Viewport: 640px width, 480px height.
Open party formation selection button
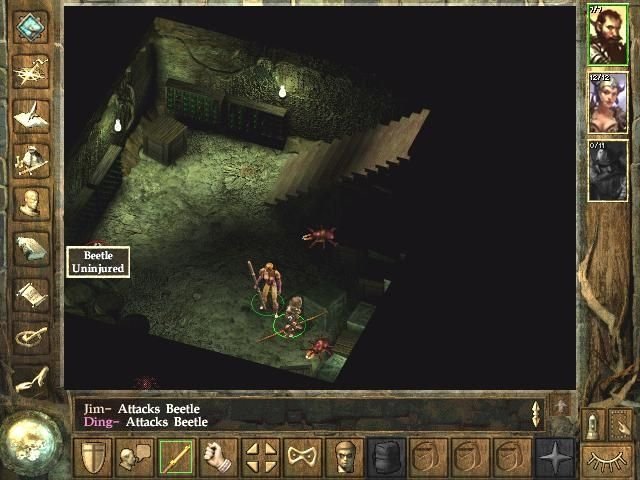pyautogui.click(x=302, y=457)
